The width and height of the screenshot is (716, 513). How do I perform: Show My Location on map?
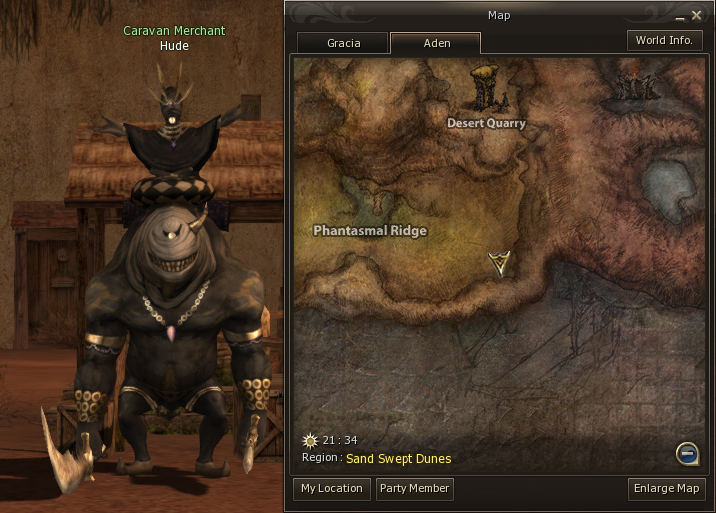[x=332, y=489]
